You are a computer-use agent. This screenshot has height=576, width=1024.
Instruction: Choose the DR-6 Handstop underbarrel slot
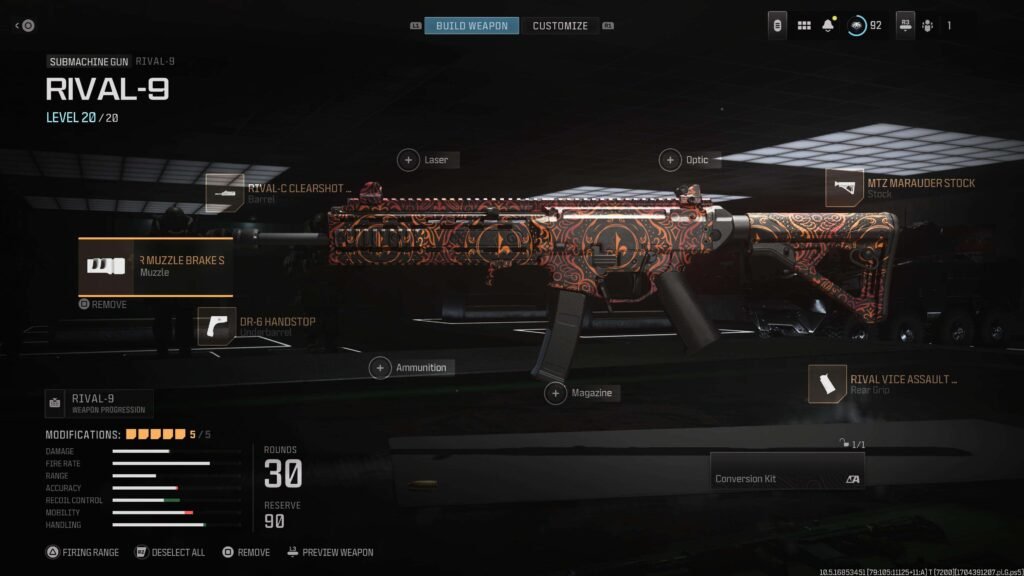pos(216,327)
